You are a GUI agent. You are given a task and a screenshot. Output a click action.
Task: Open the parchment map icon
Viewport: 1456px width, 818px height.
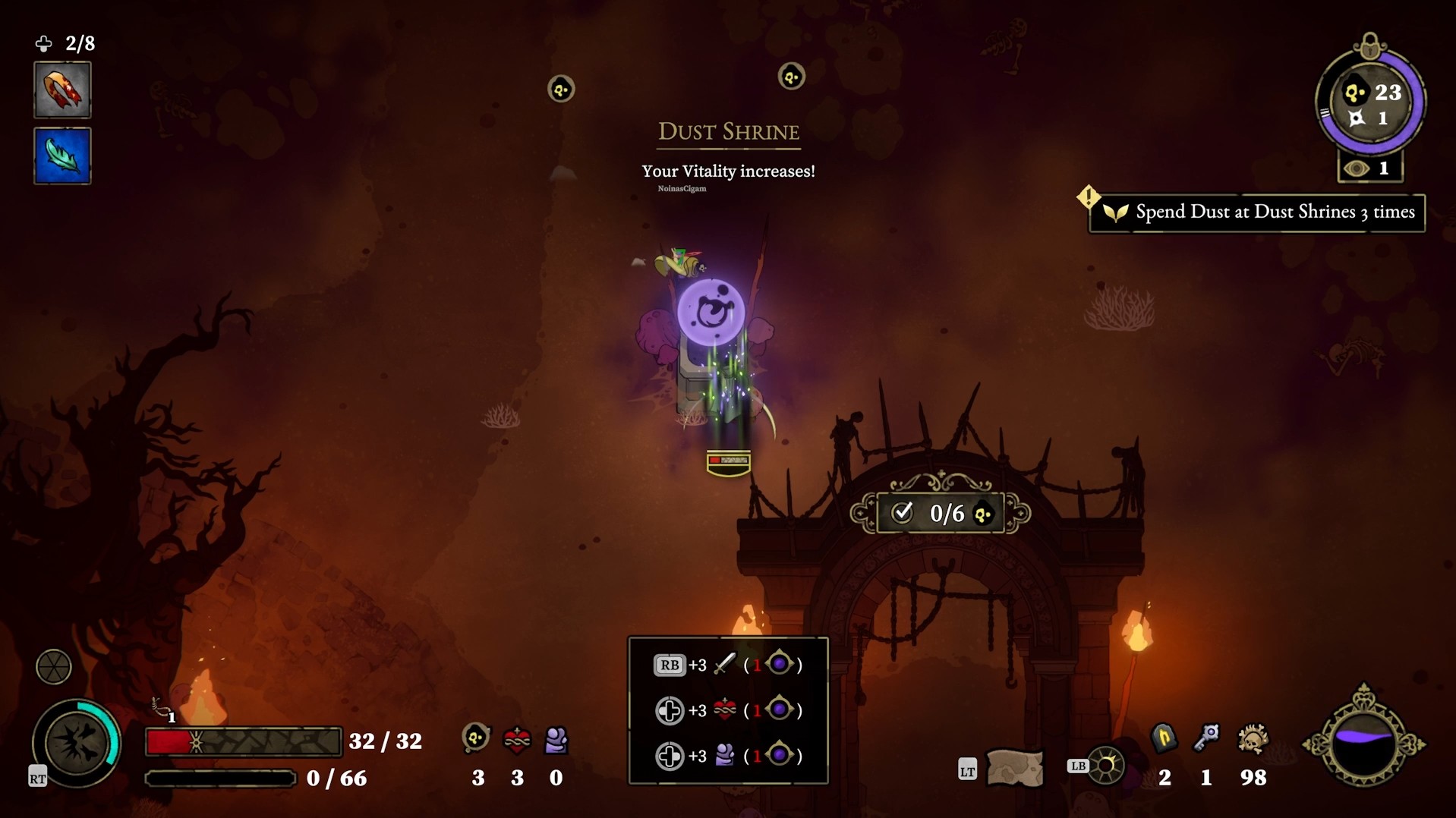coord(1014,768)
